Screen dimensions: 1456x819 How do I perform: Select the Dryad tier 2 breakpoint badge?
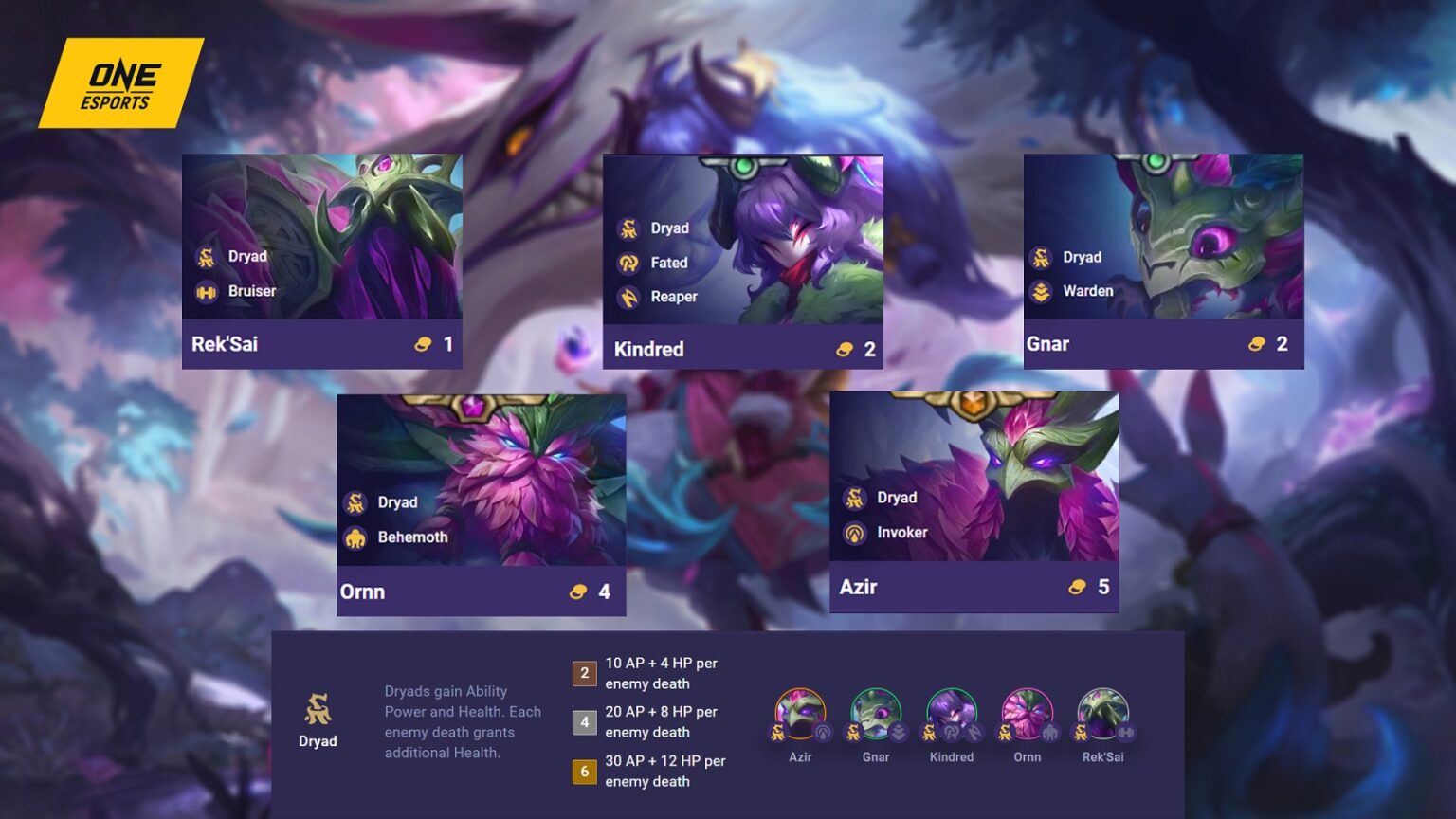pos(584,673)
